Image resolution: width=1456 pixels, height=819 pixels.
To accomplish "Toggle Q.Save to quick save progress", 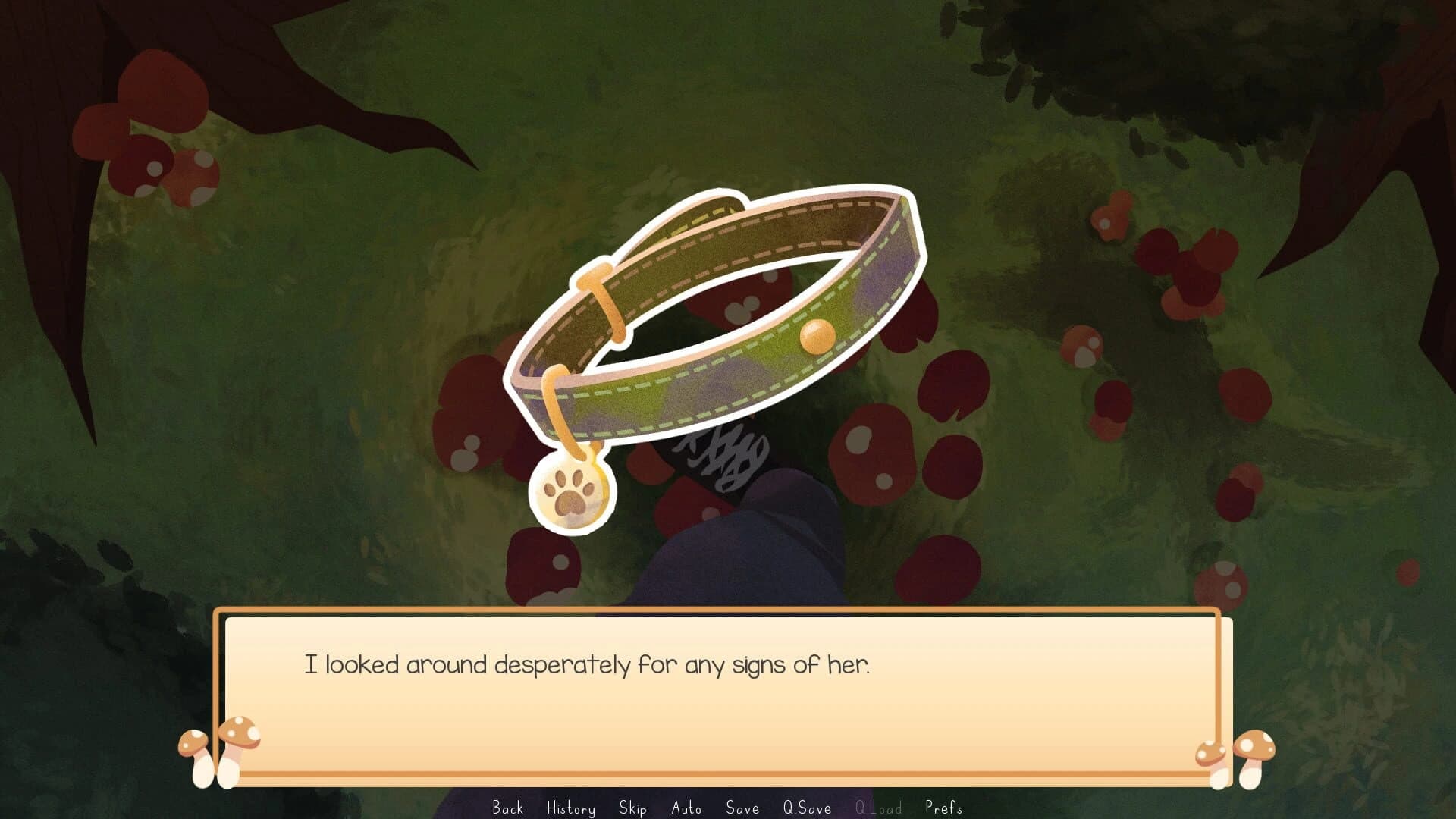I will point(808,808).
